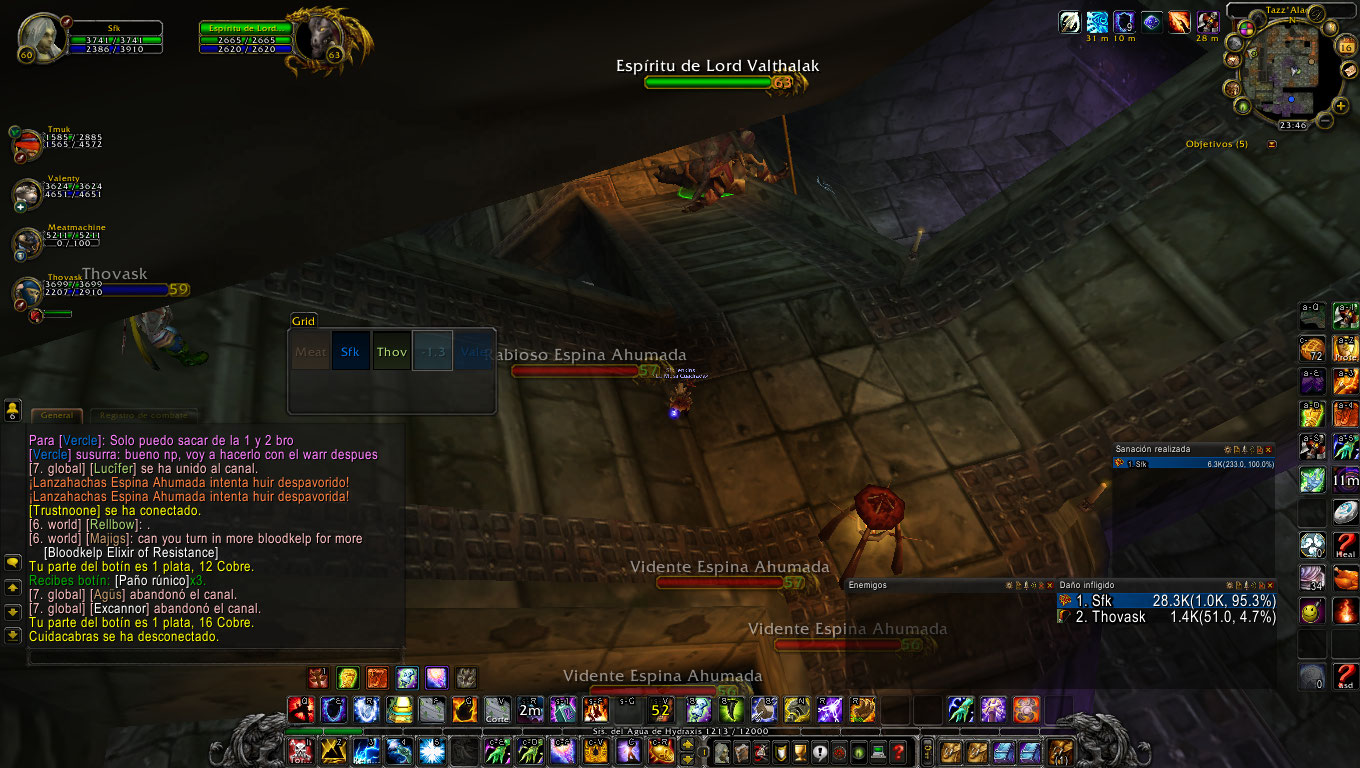Open the config gear on the Daño infligido window
This screenshot has width=1360, height=768.
pyautogui.click(x=1229, y=584)
